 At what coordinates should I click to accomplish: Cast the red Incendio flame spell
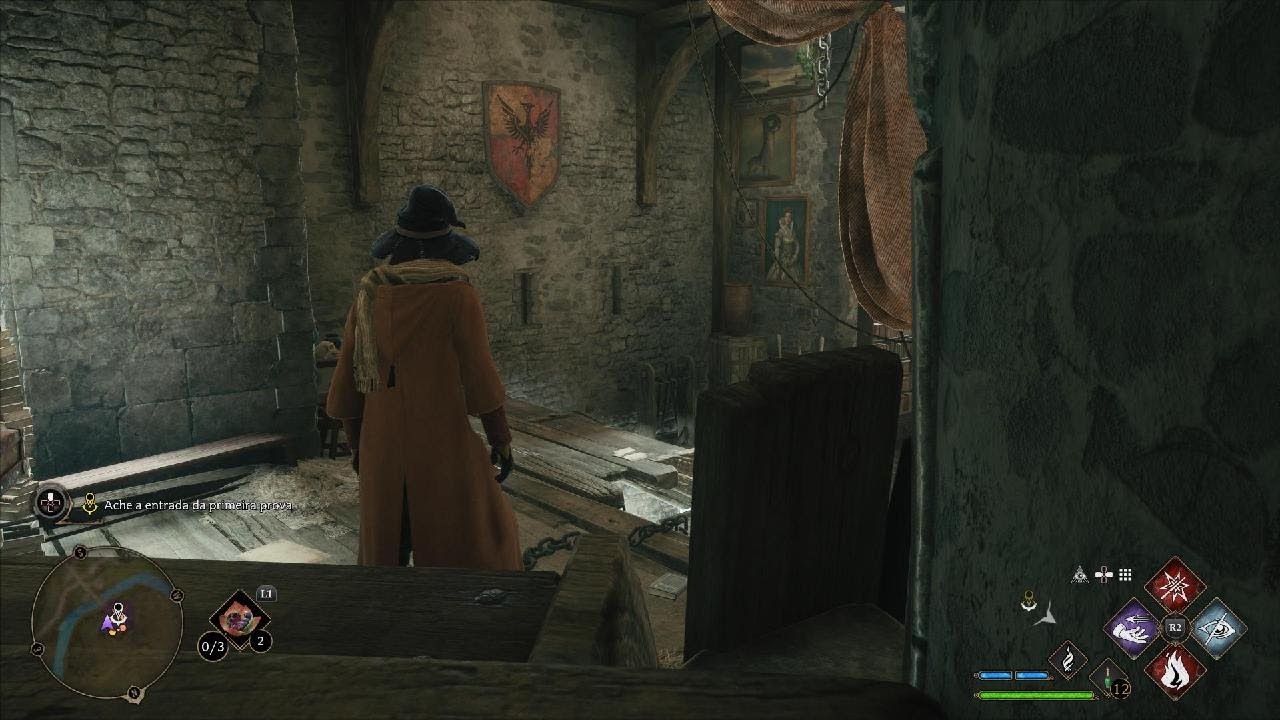pos(1175,670)
